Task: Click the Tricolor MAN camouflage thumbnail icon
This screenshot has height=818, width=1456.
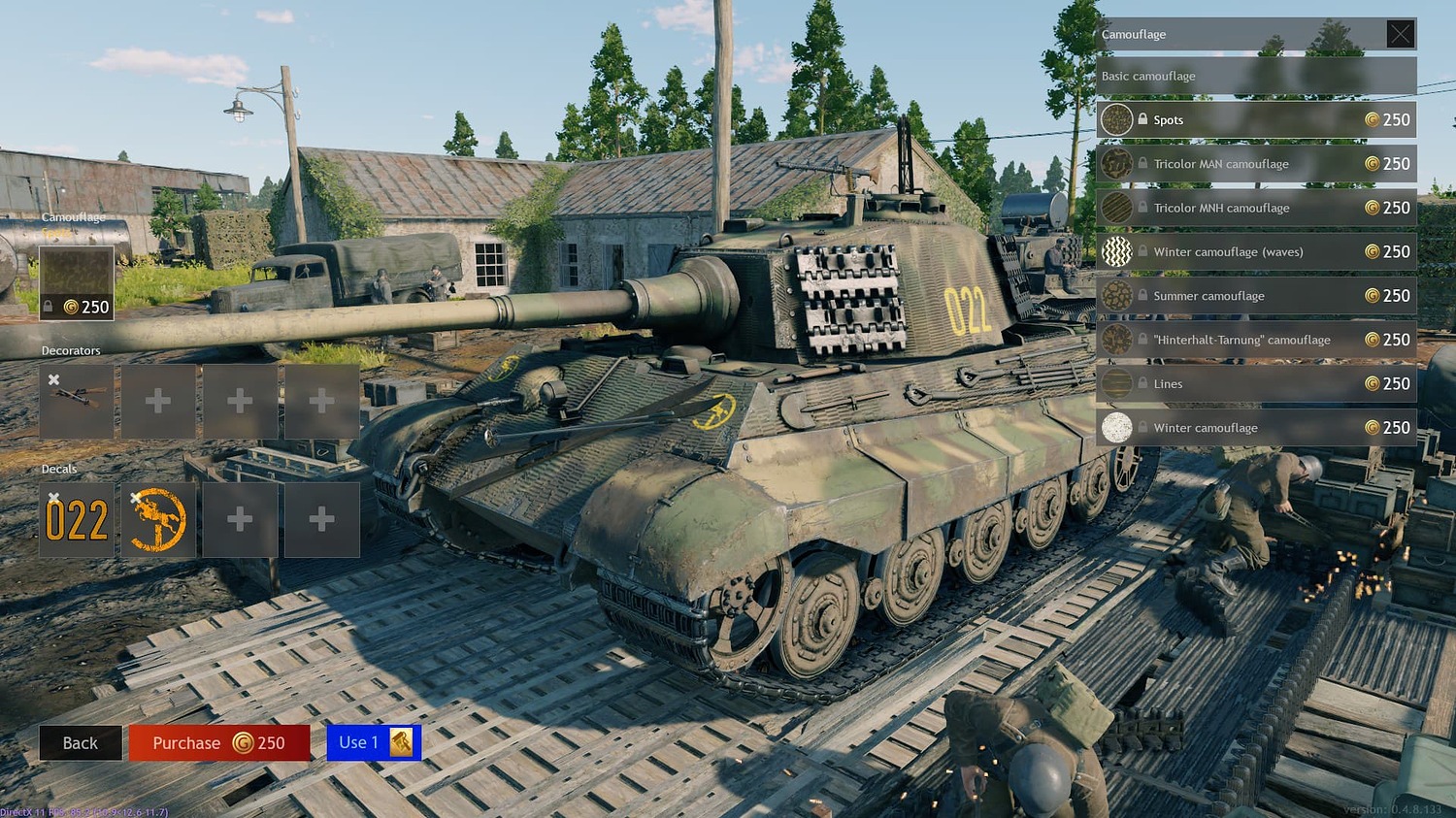Action: [1117, 163]
